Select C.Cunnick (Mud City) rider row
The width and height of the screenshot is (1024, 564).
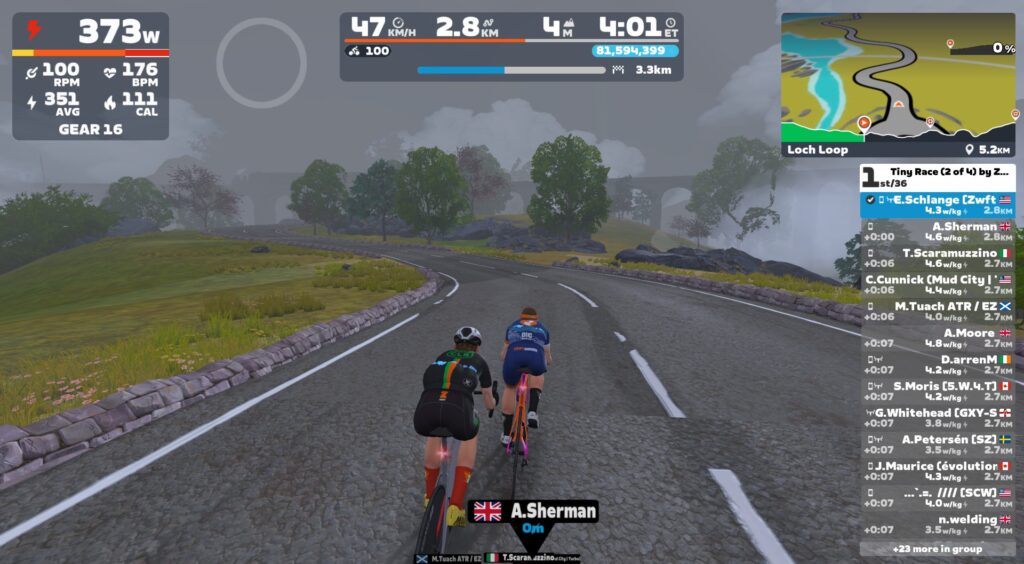(x=937, y=284)
